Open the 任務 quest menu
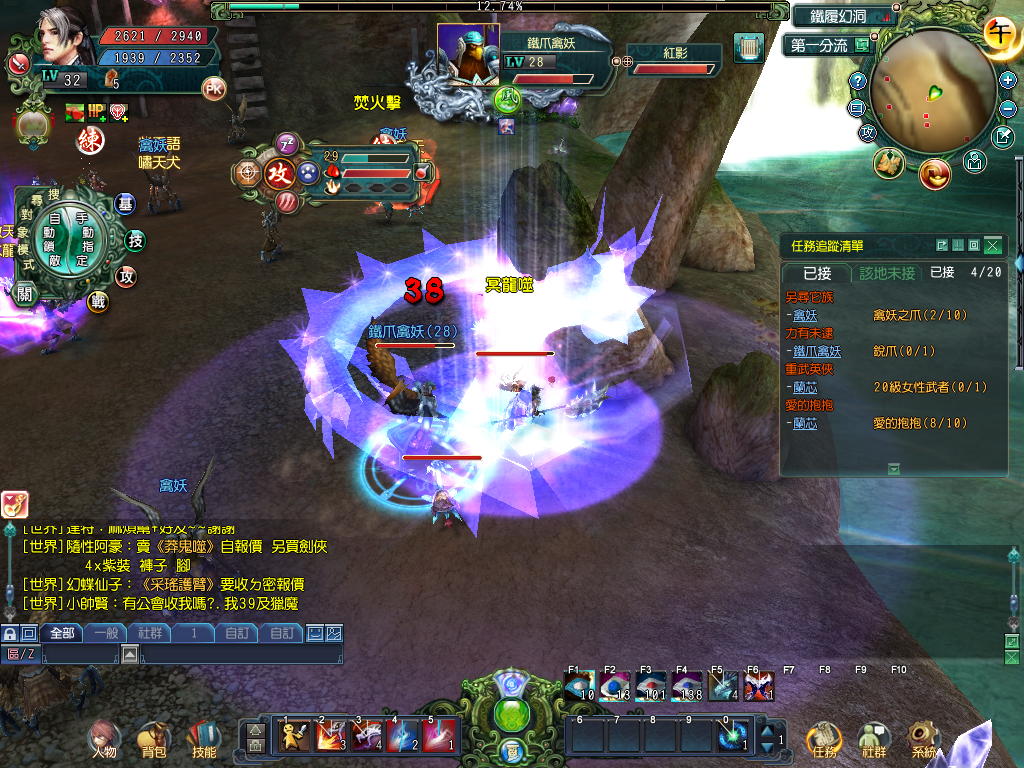 [x=823, y=739]
